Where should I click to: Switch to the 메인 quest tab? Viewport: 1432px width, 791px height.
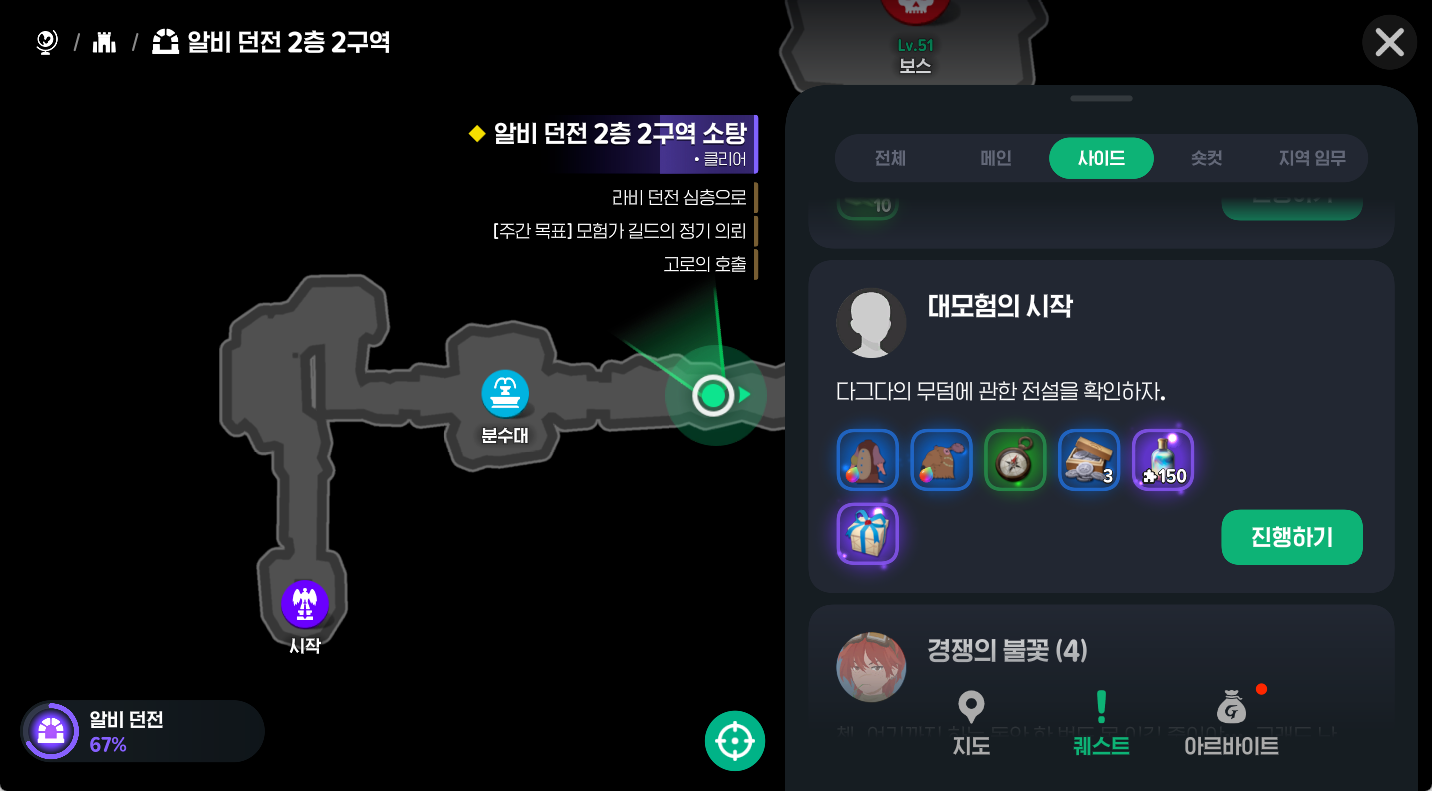tap(995, 158)
